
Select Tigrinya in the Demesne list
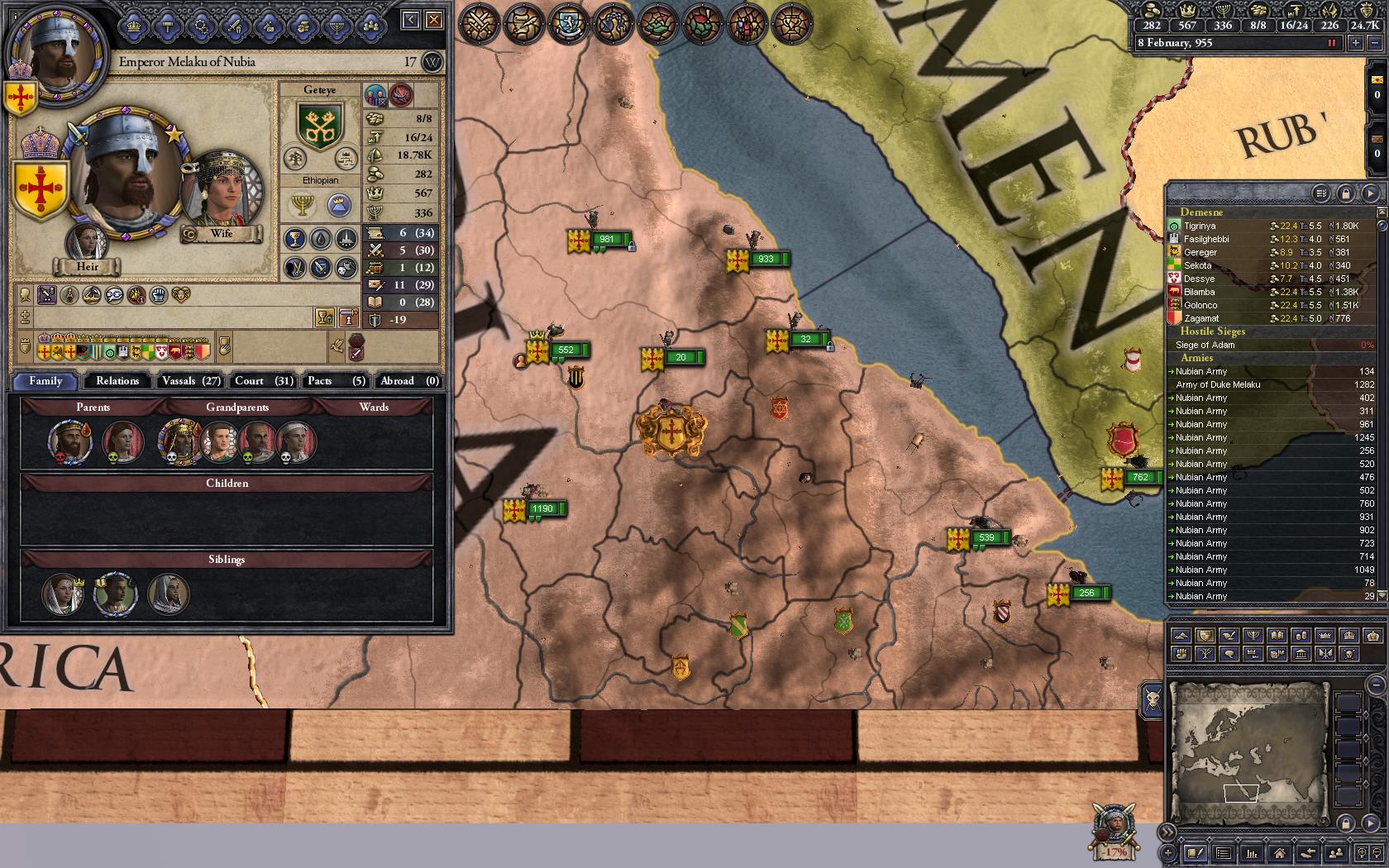point(1200,226)
